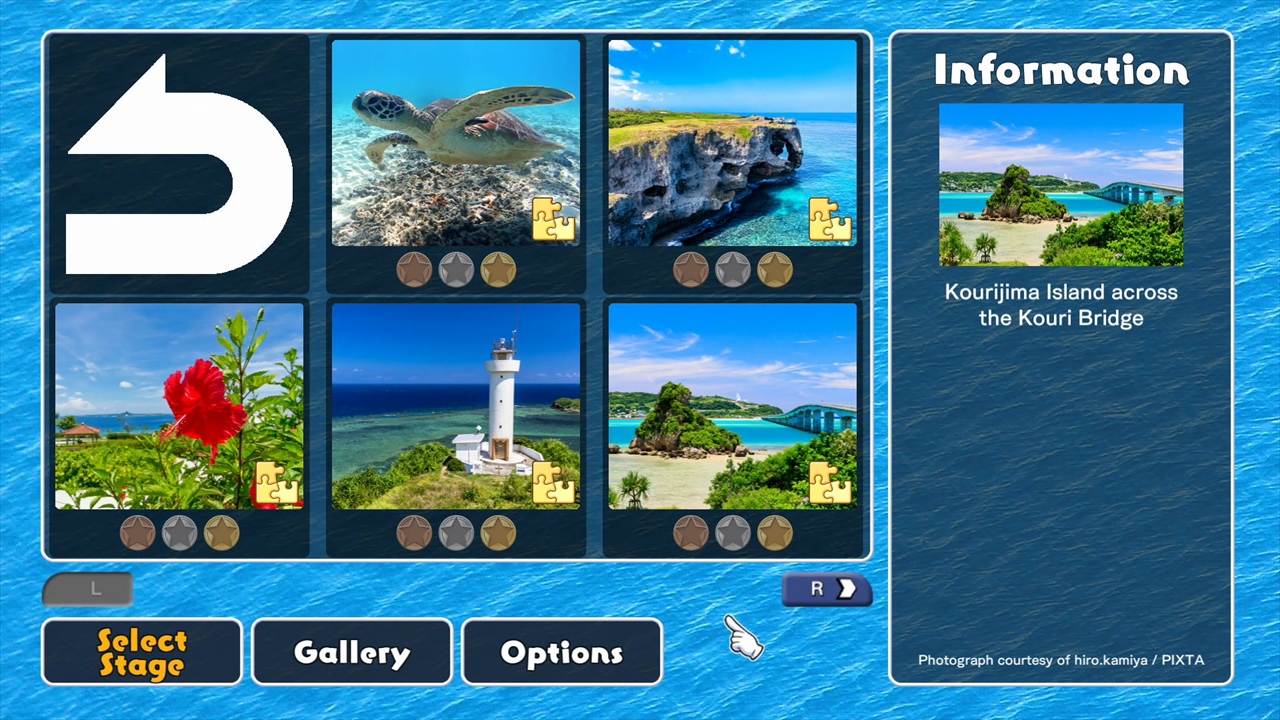
Task: Toggle the bronze star under the lighthouse stage
Action: pyautogui.click(x=415, y=533)
